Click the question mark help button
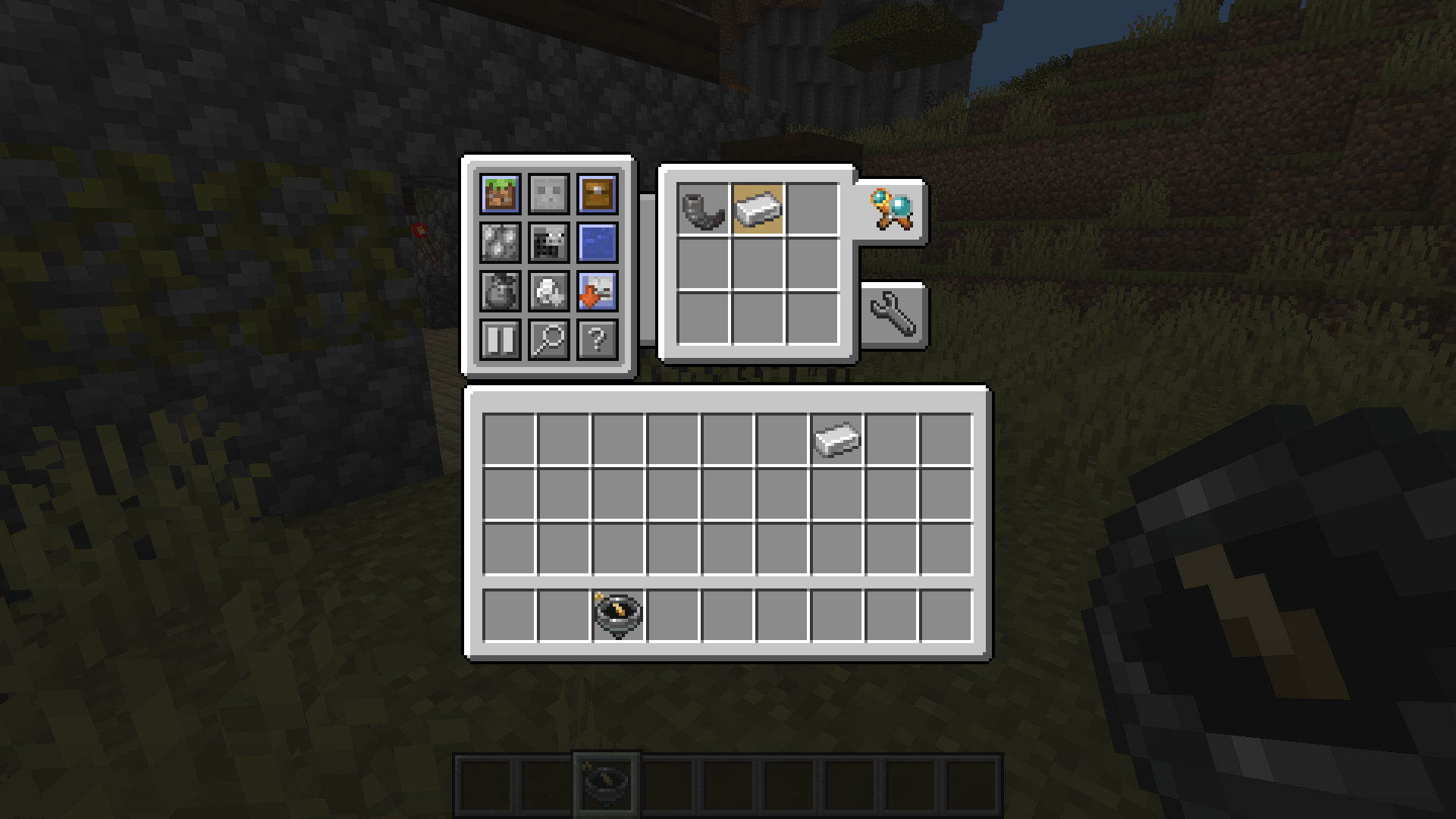The height and width of the screenshot is (819, 1456). [598, 342]
